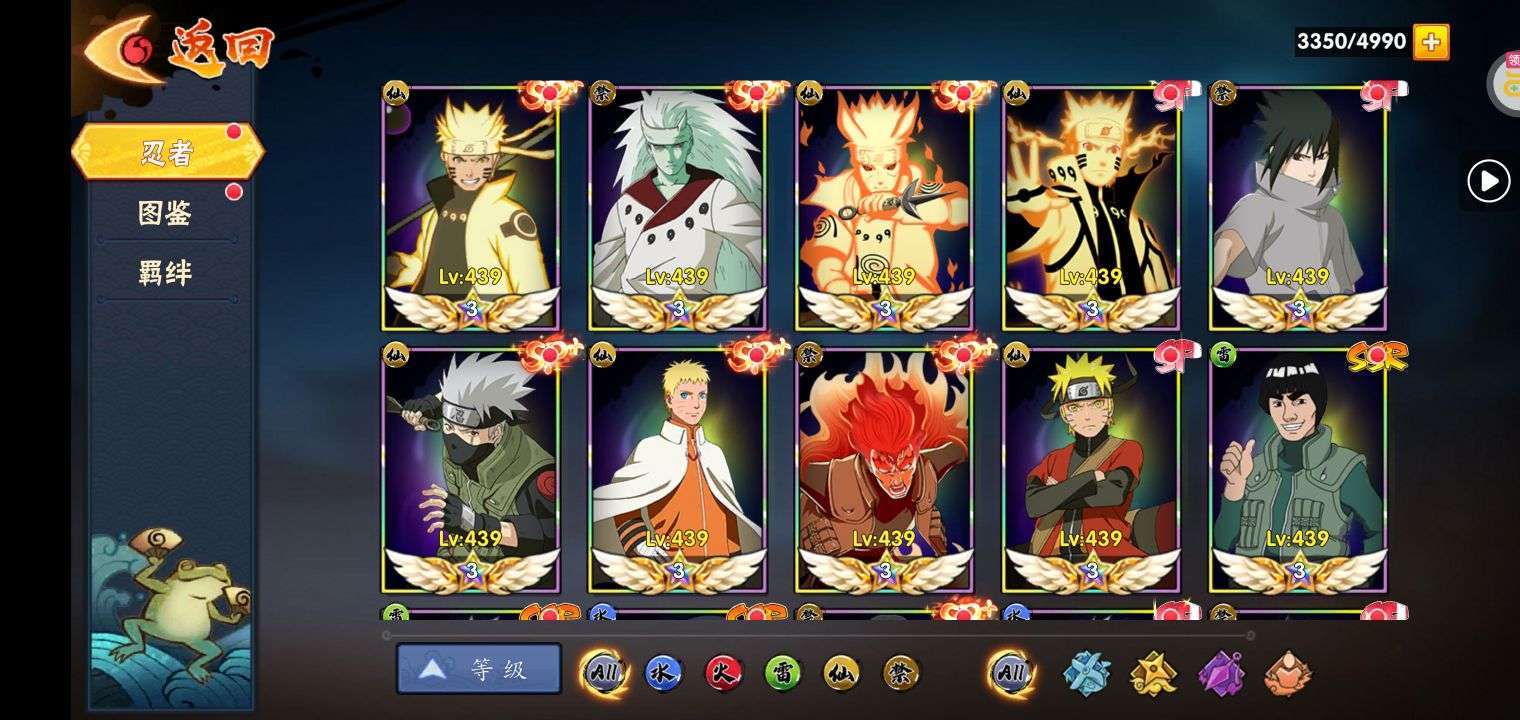Click the round play arrow button
Screen dimensions: 1520x720
(x=1488, y=182)
